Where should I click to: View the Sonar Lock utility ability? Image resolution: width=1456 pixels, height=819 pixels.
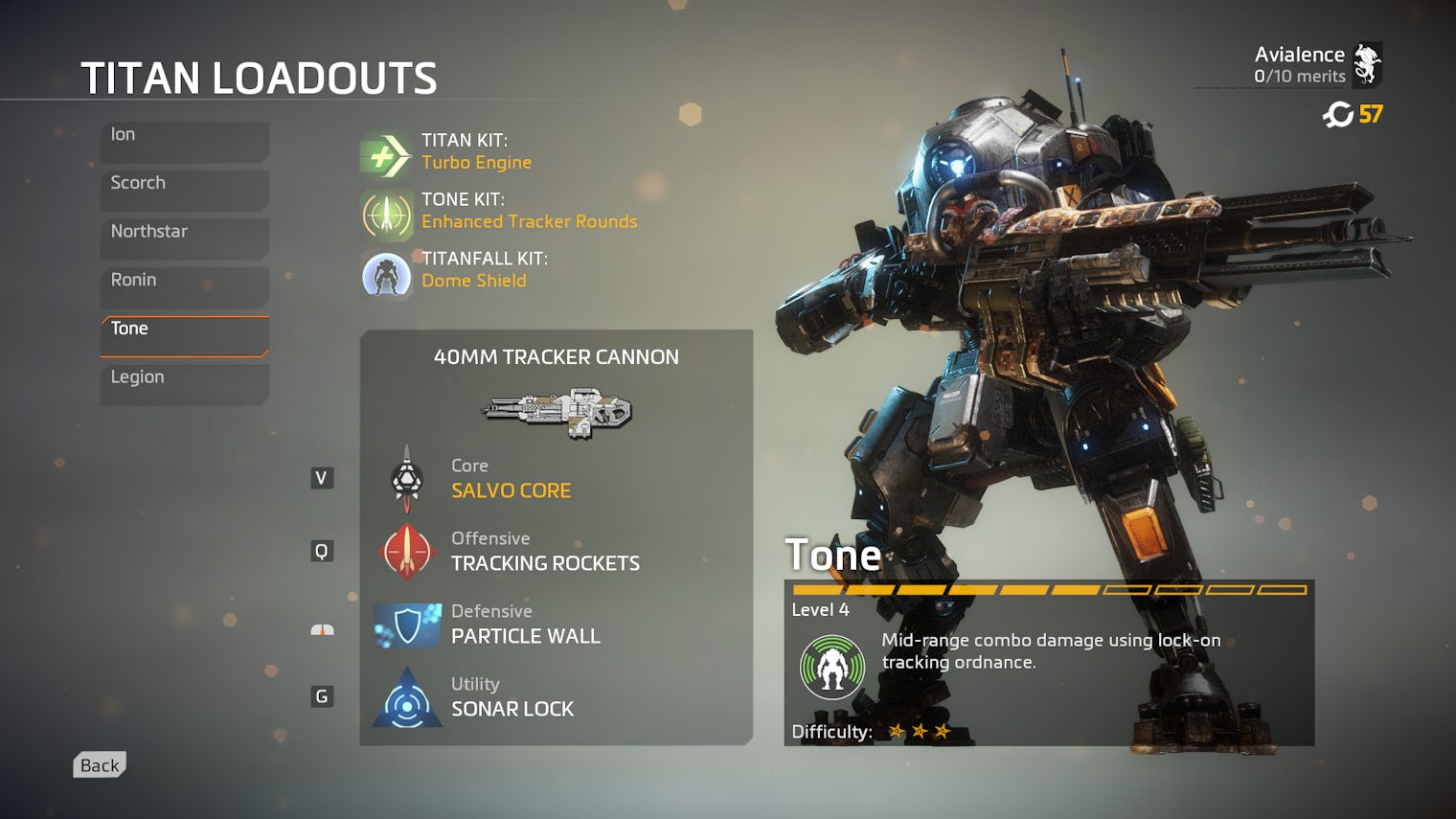(x=512, y=698)
